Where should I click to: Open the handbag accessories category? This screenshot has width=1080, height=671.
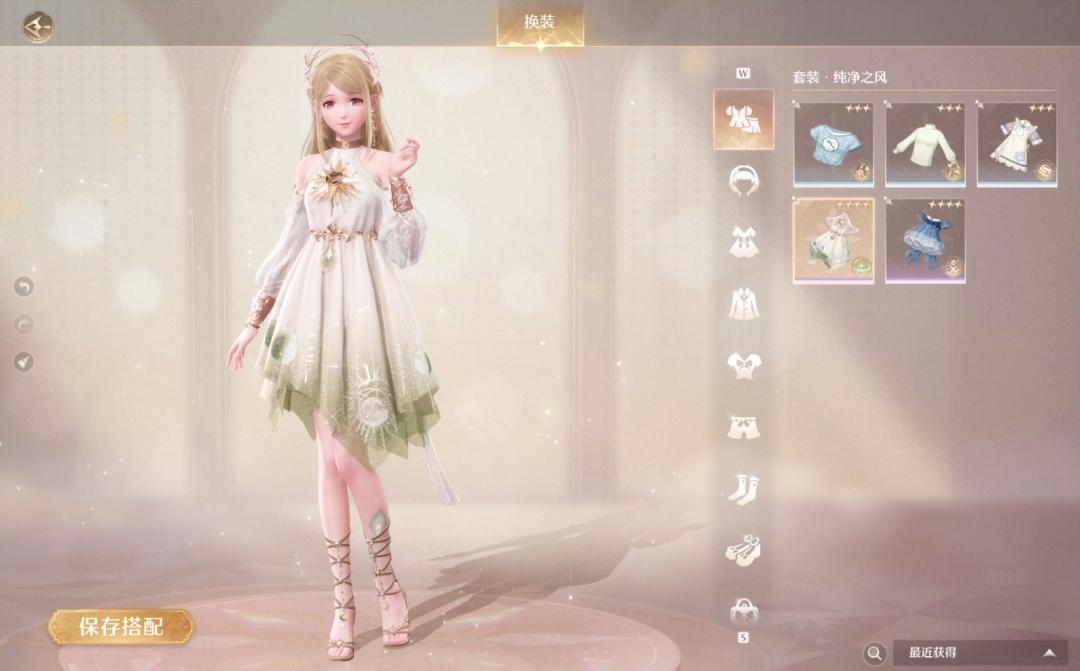click(x=743, y=608)
